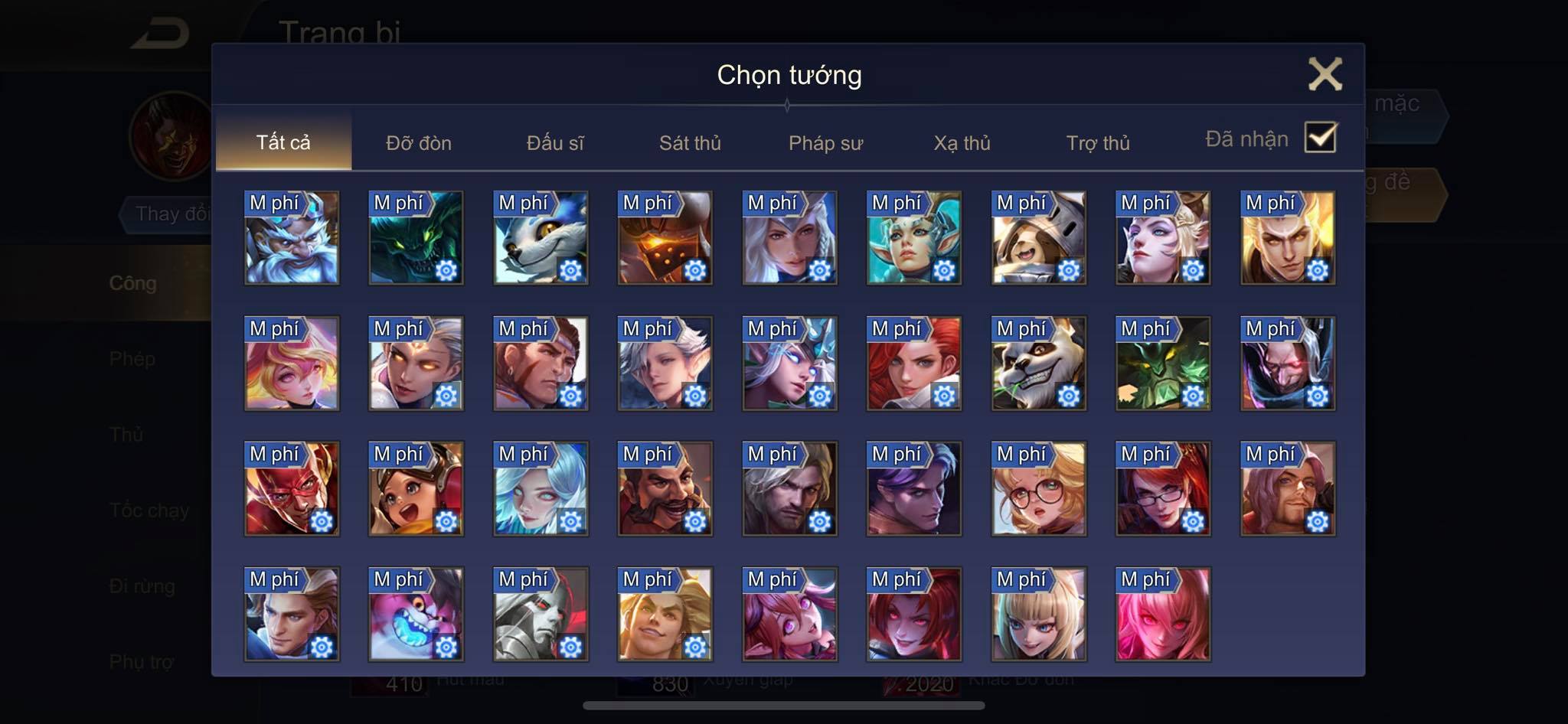Viewport: 1568px width, 724px height.
Task: Close the Chọn tướng hero selection popup
Action: 1325,74
